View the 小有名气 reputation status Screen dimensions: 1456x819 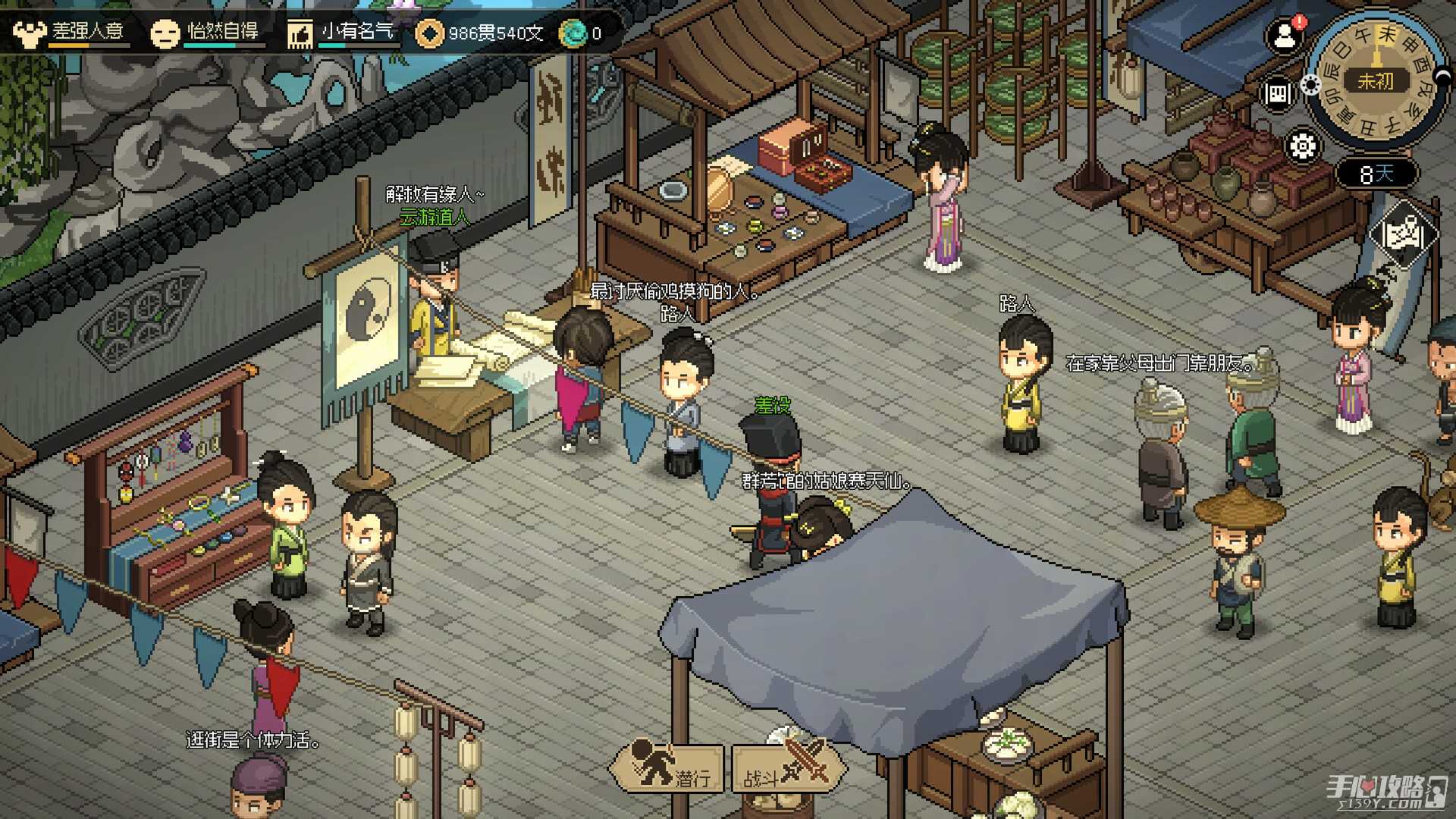tap(342, 32)
